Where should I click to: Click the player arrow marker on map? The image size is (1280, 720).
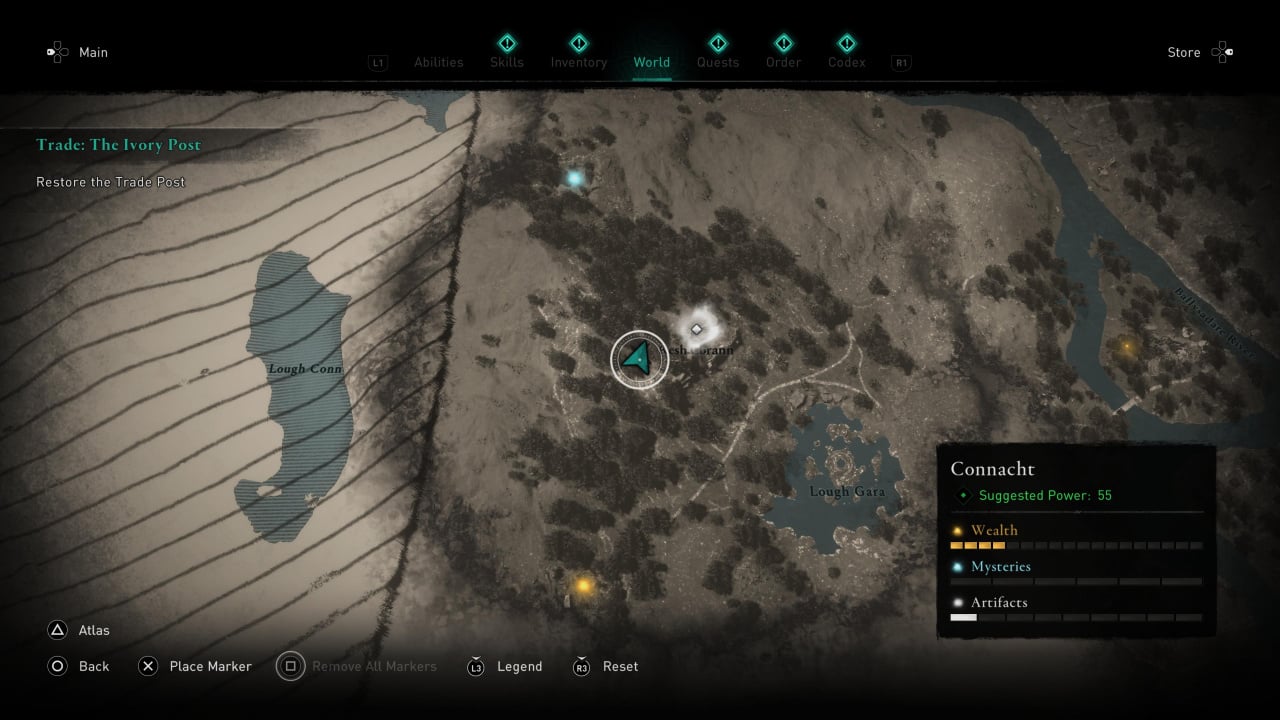639,357
